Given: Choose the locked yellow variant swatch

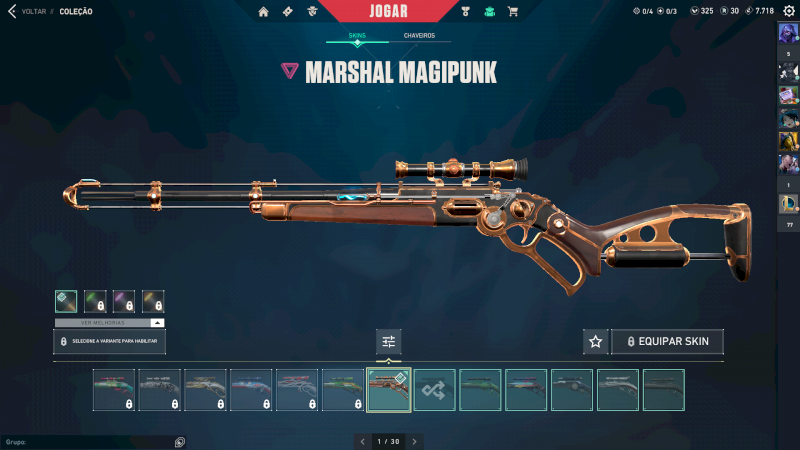Looking at the screenshot, I should point(153,301).
